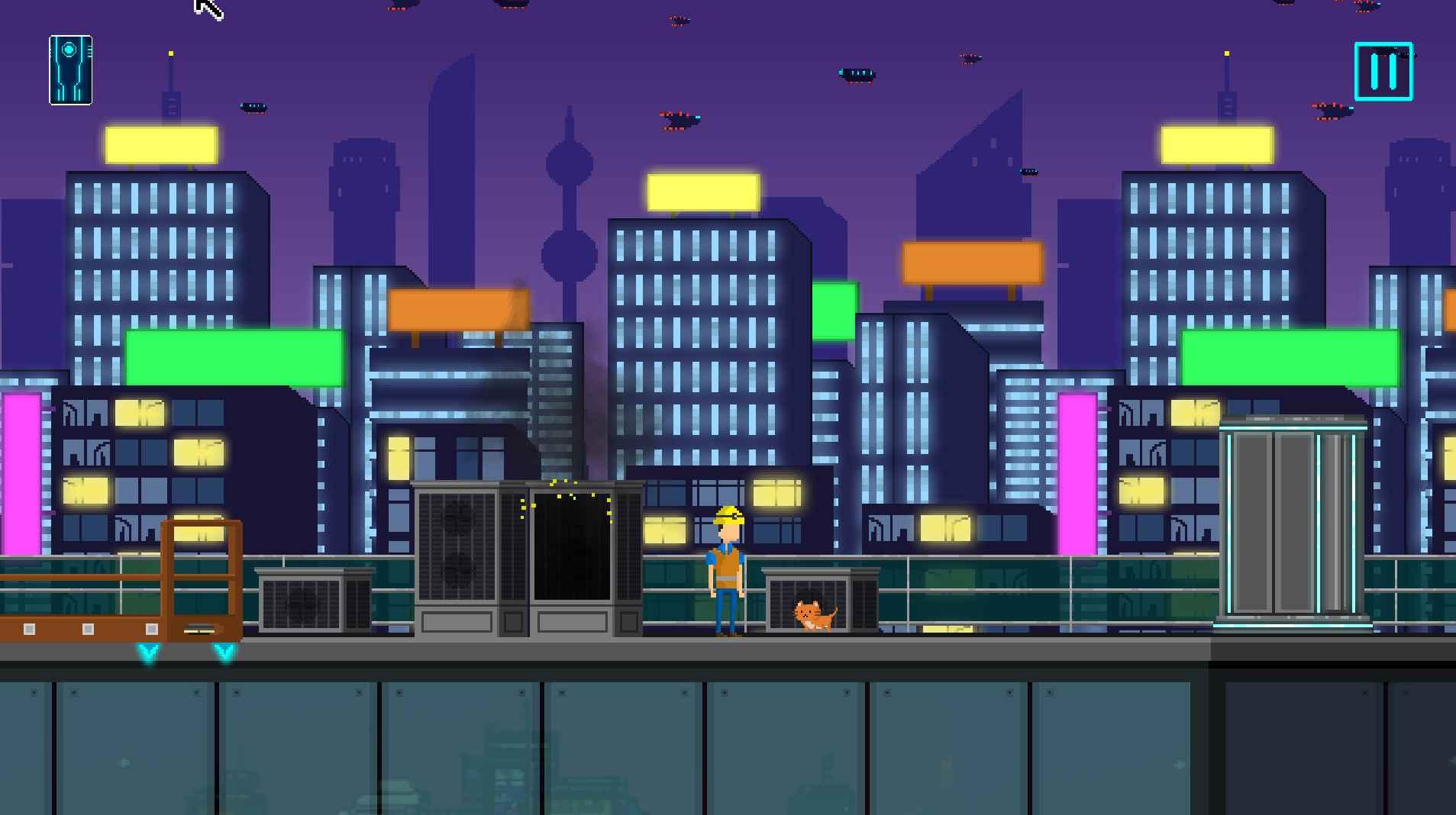
Task: Click the pause button
Action: [1383, 74]
